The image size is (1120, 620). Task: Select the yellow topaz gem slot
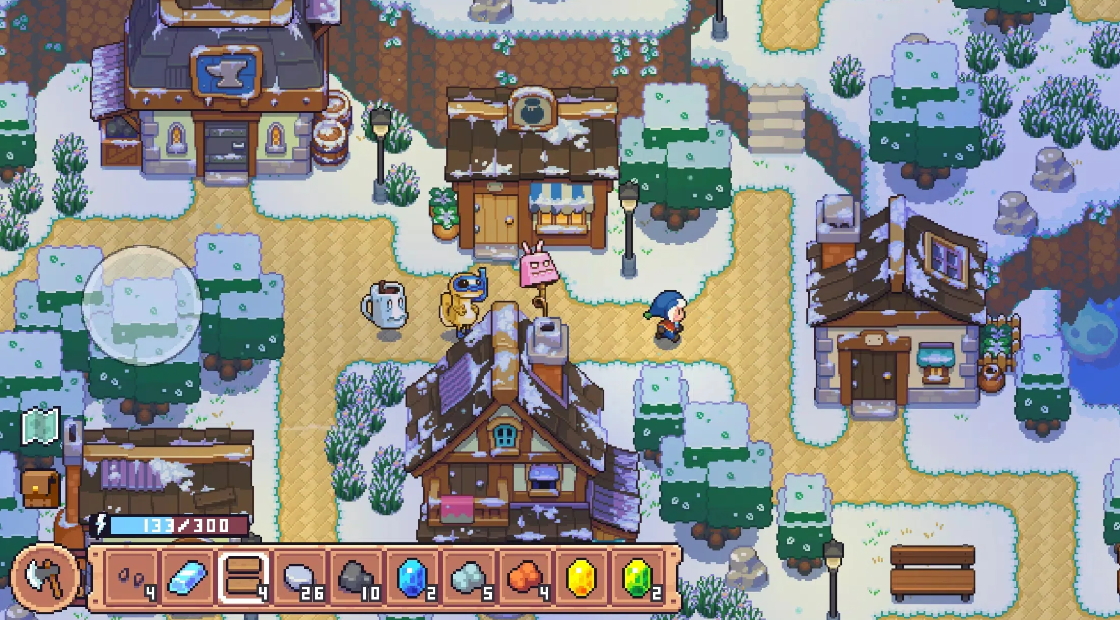(581, 578)
